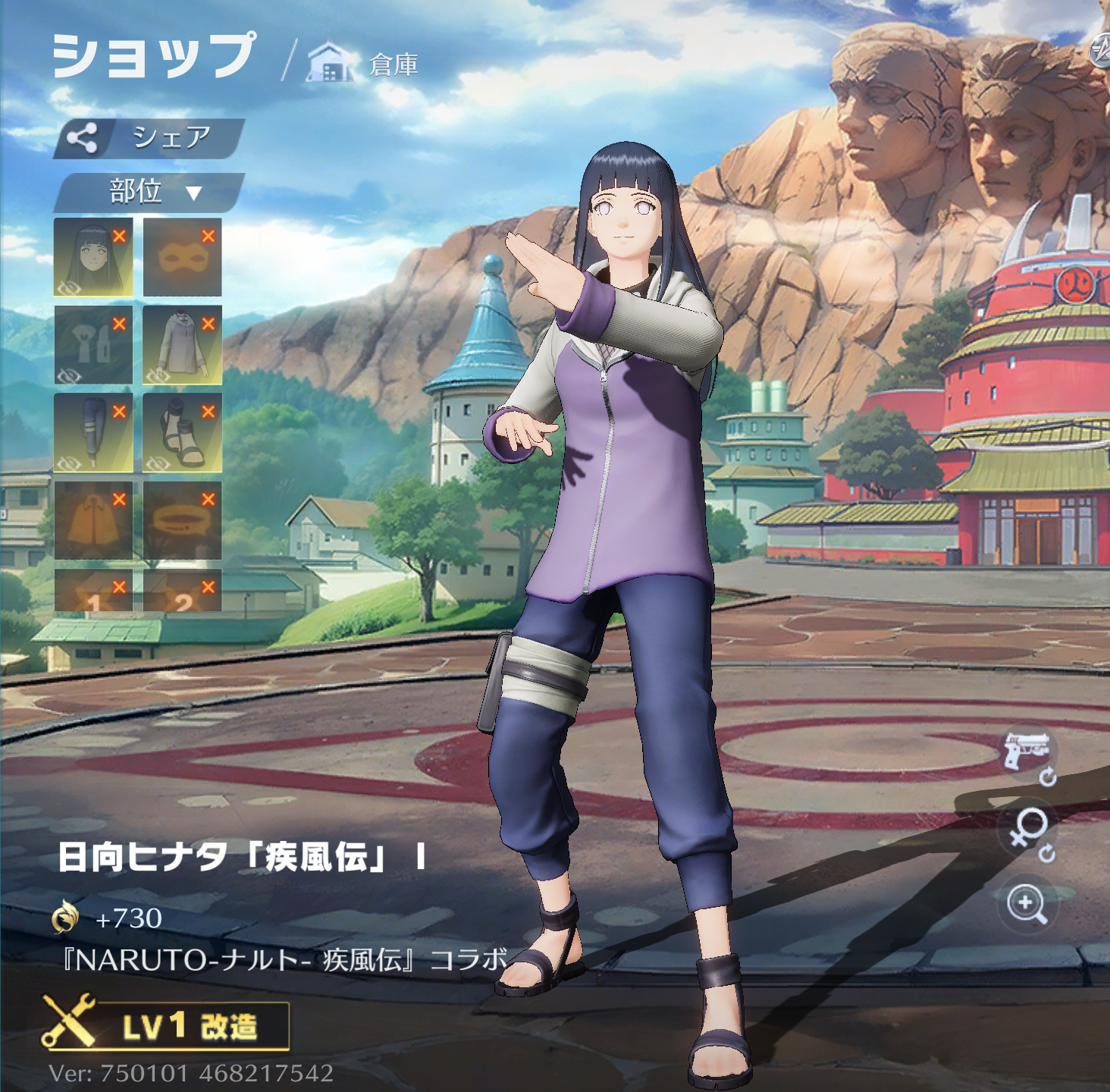The image size is (1110, 1092).
Task: Select the navy pants slot
Action: [93, 433]
